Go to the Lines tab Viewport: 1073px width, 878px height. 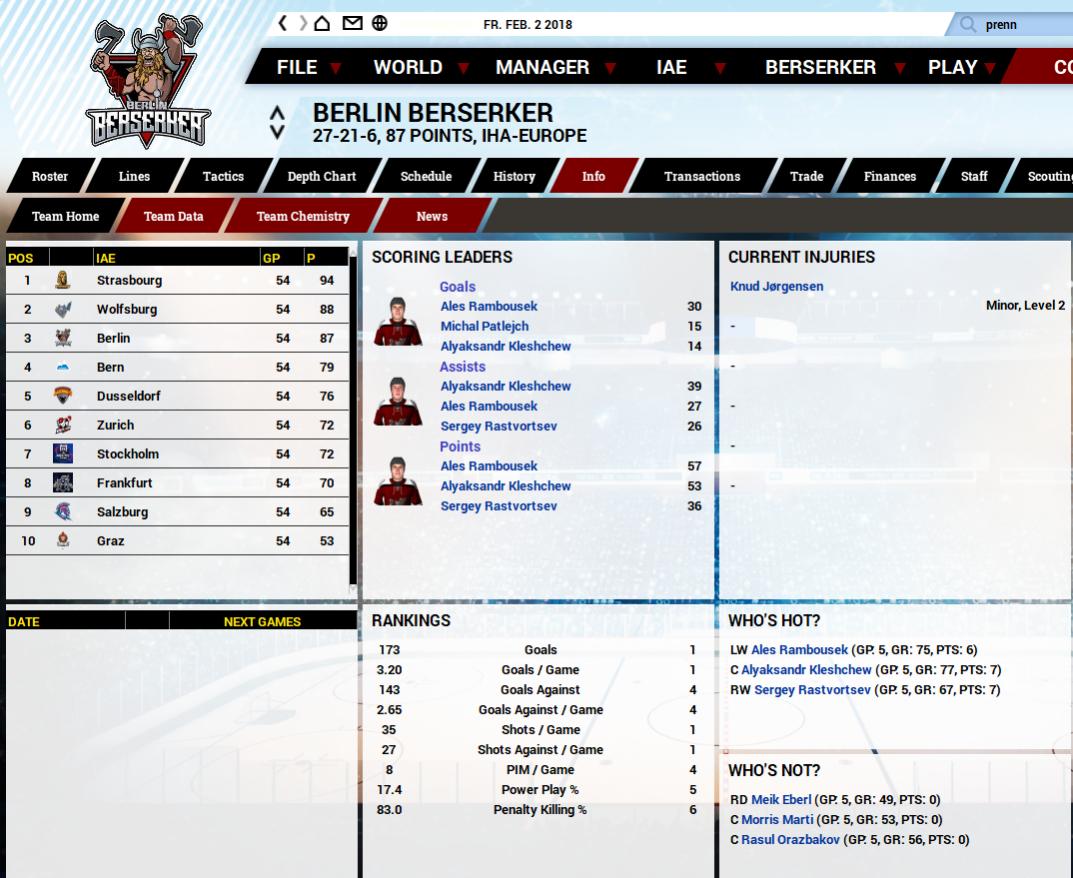point(134,177)
